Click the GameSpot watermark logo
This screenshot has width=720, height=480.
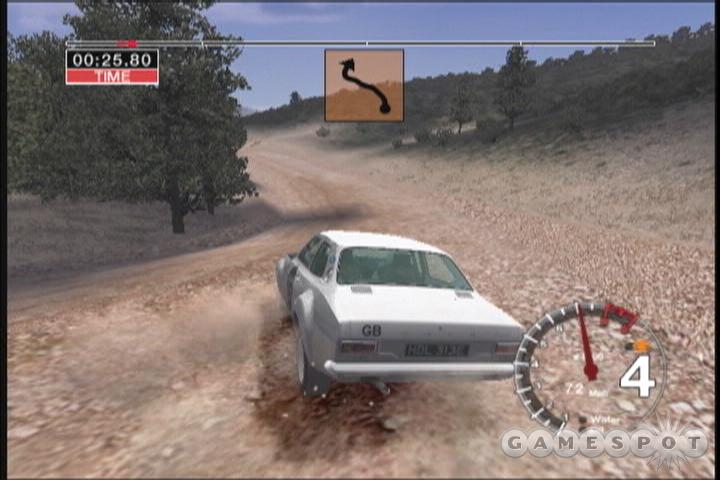coord(603,441)
